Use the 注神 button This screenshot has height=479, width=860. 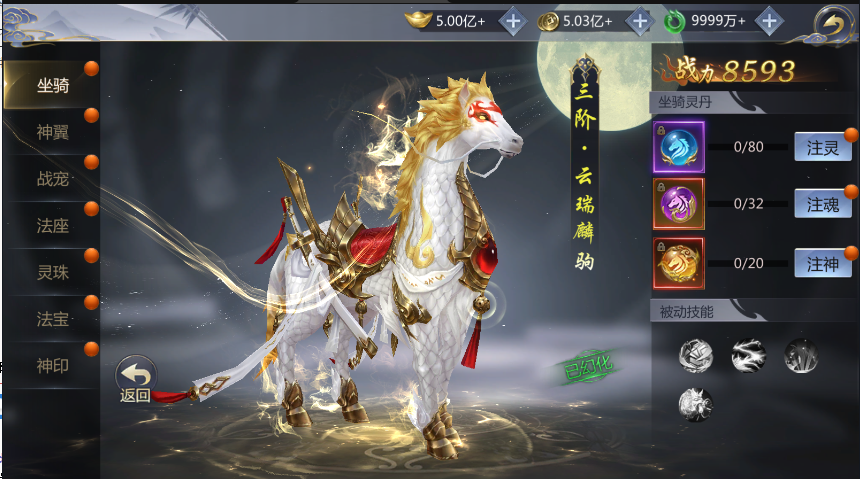click(x=823, y=264)
